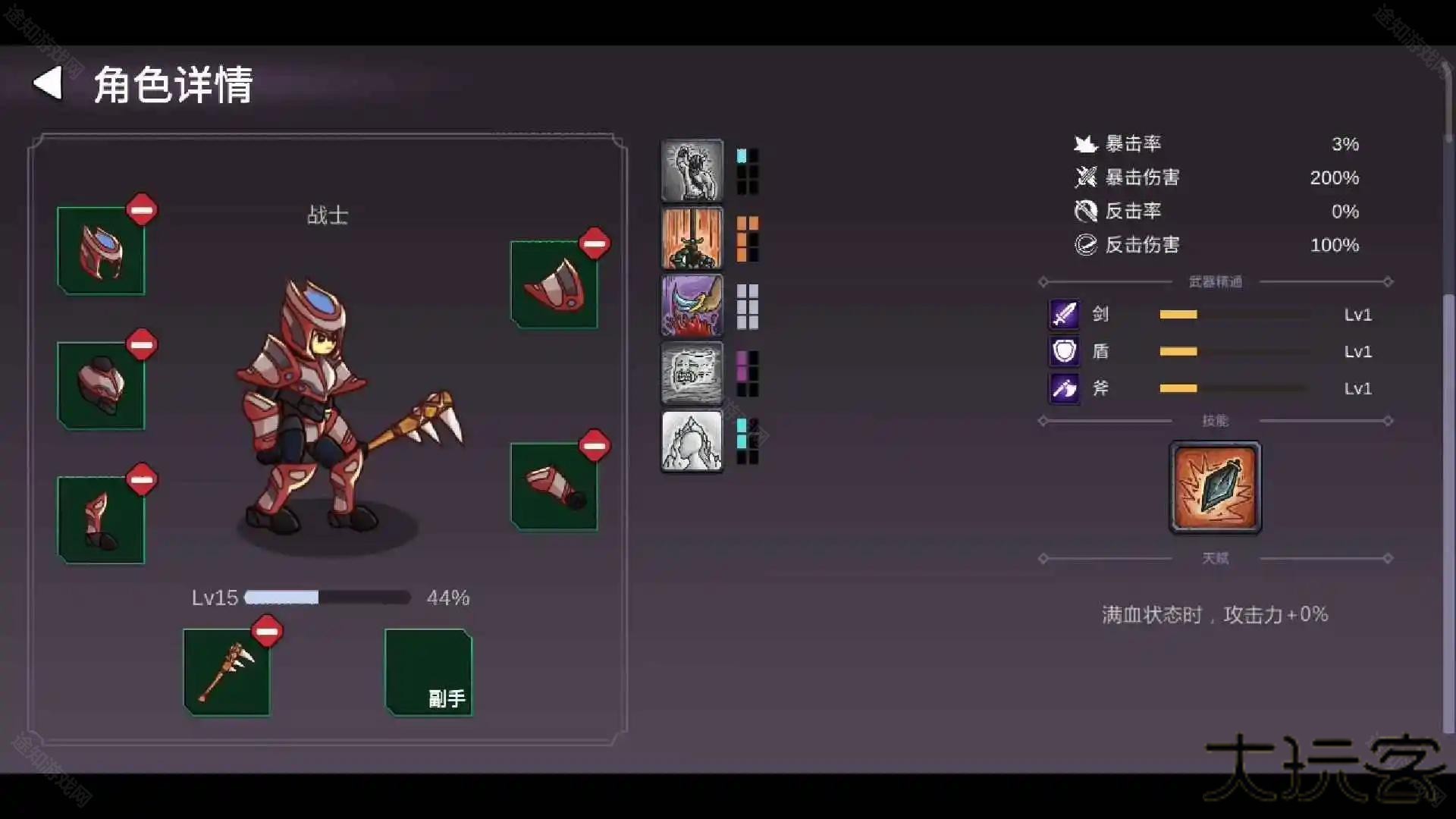The height and width of the screenshot is (819, 1456).
Task: Toggle the red restriction badge on the helmet slot
Action: point(143,210)
